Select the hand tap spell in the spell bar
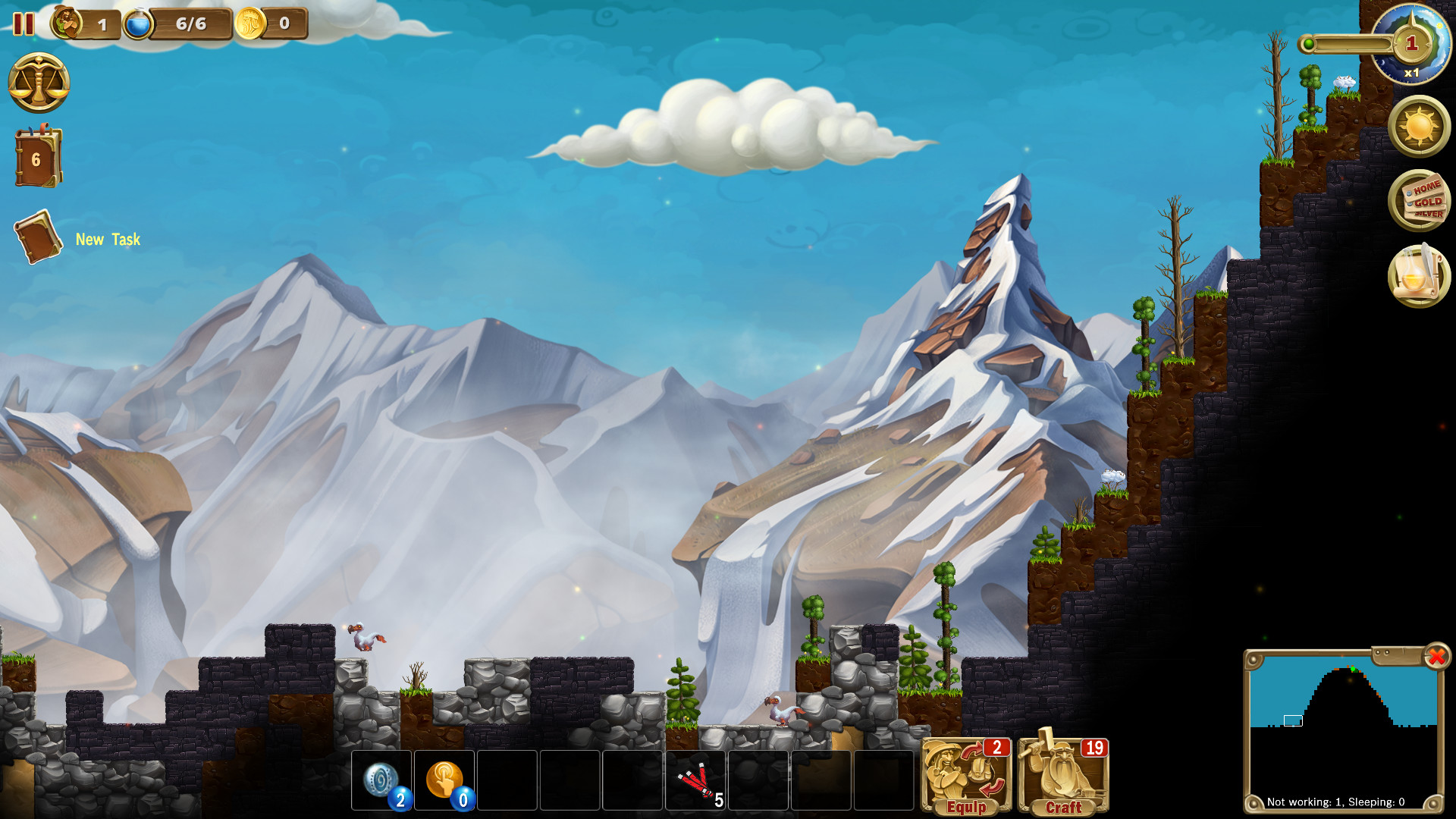The width and height of the screenshot is (1456, 819). pos(444,777)
